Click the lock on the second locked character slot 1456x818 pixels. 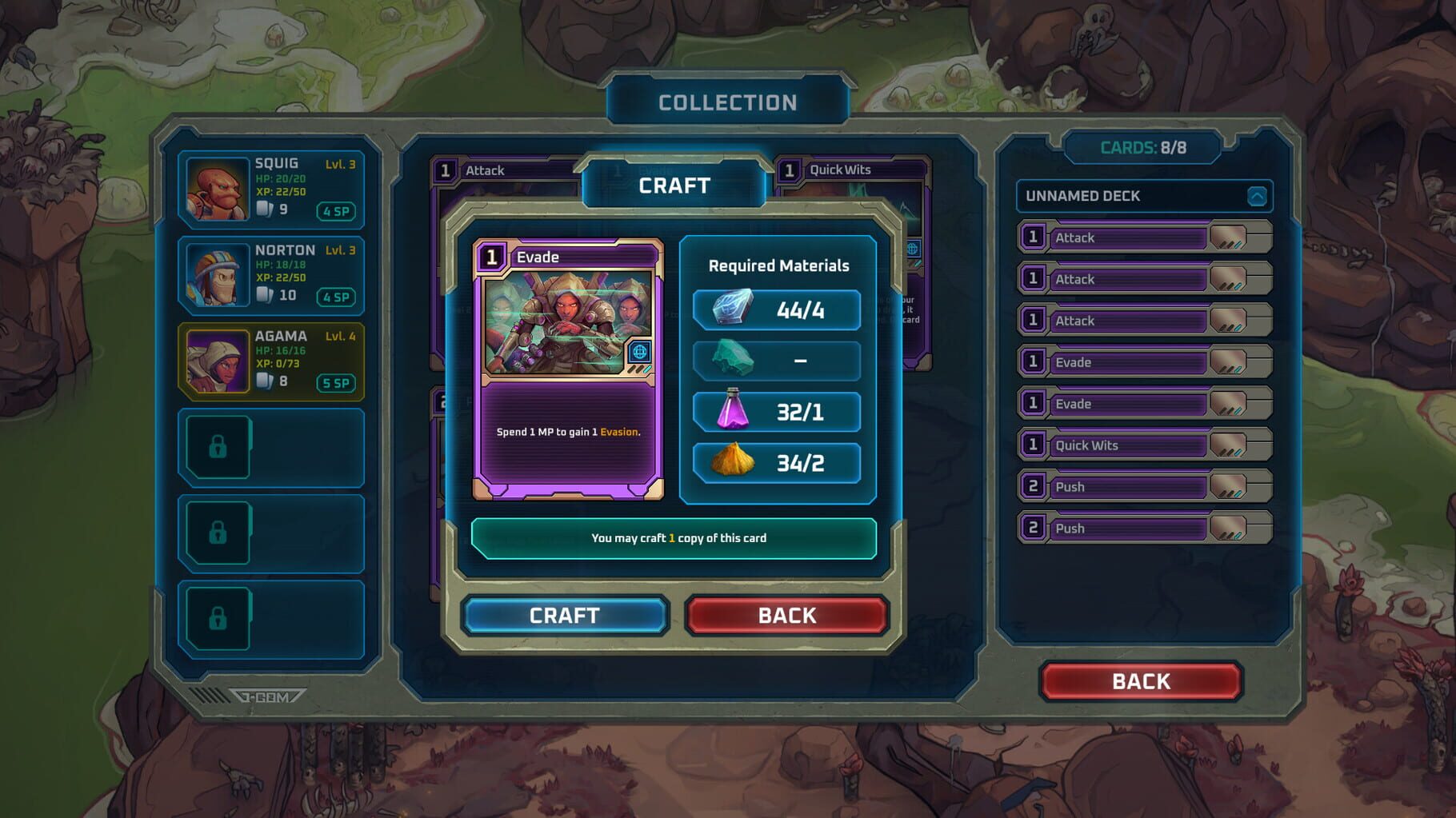click(220, 532)
